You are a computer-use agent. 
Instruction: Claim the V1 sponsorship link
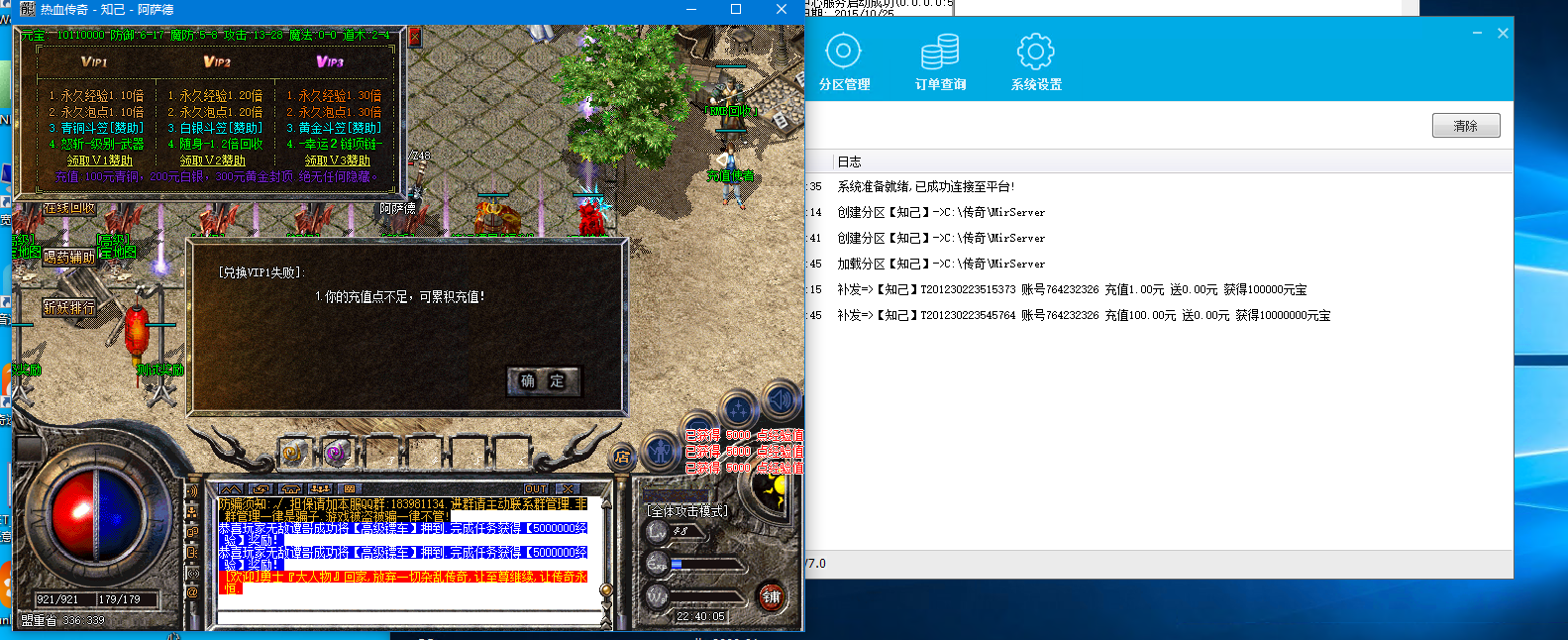click(x=99, y=160)
